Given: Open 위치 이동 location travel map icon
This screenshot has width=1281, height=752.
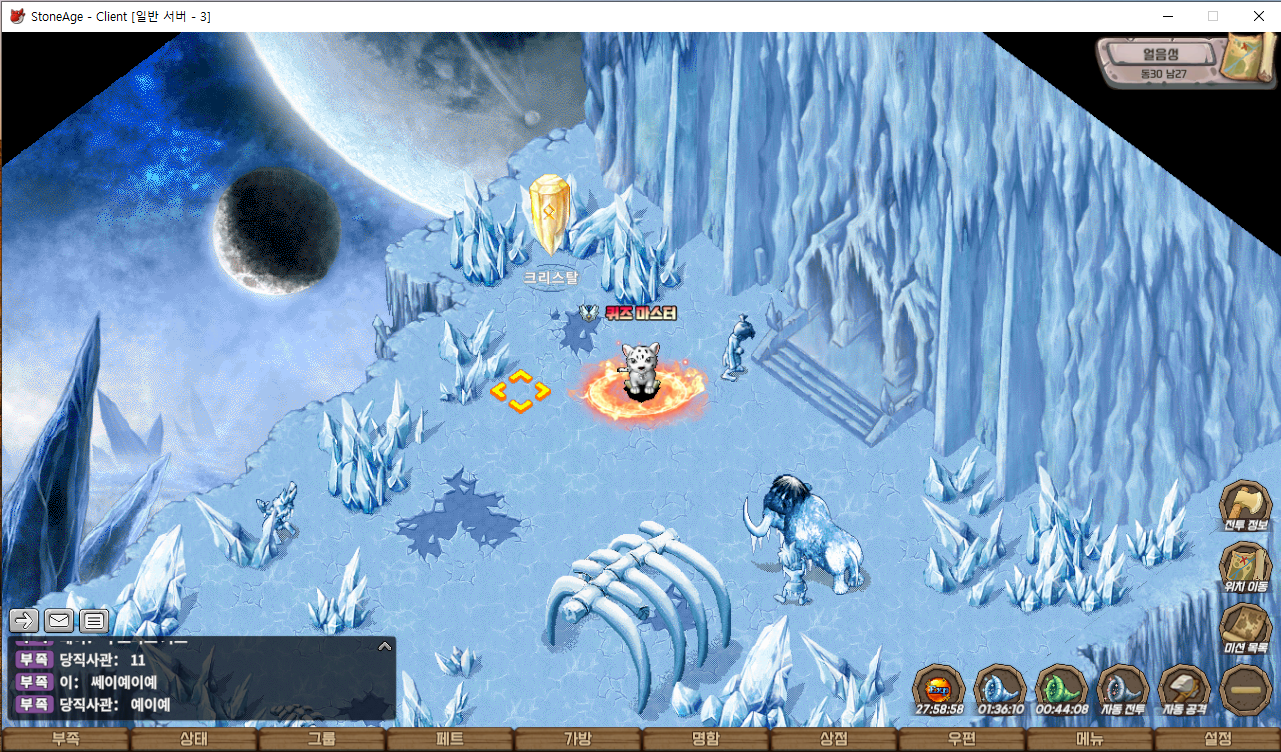Looking at the screenshot, I should pos(1245,567).
